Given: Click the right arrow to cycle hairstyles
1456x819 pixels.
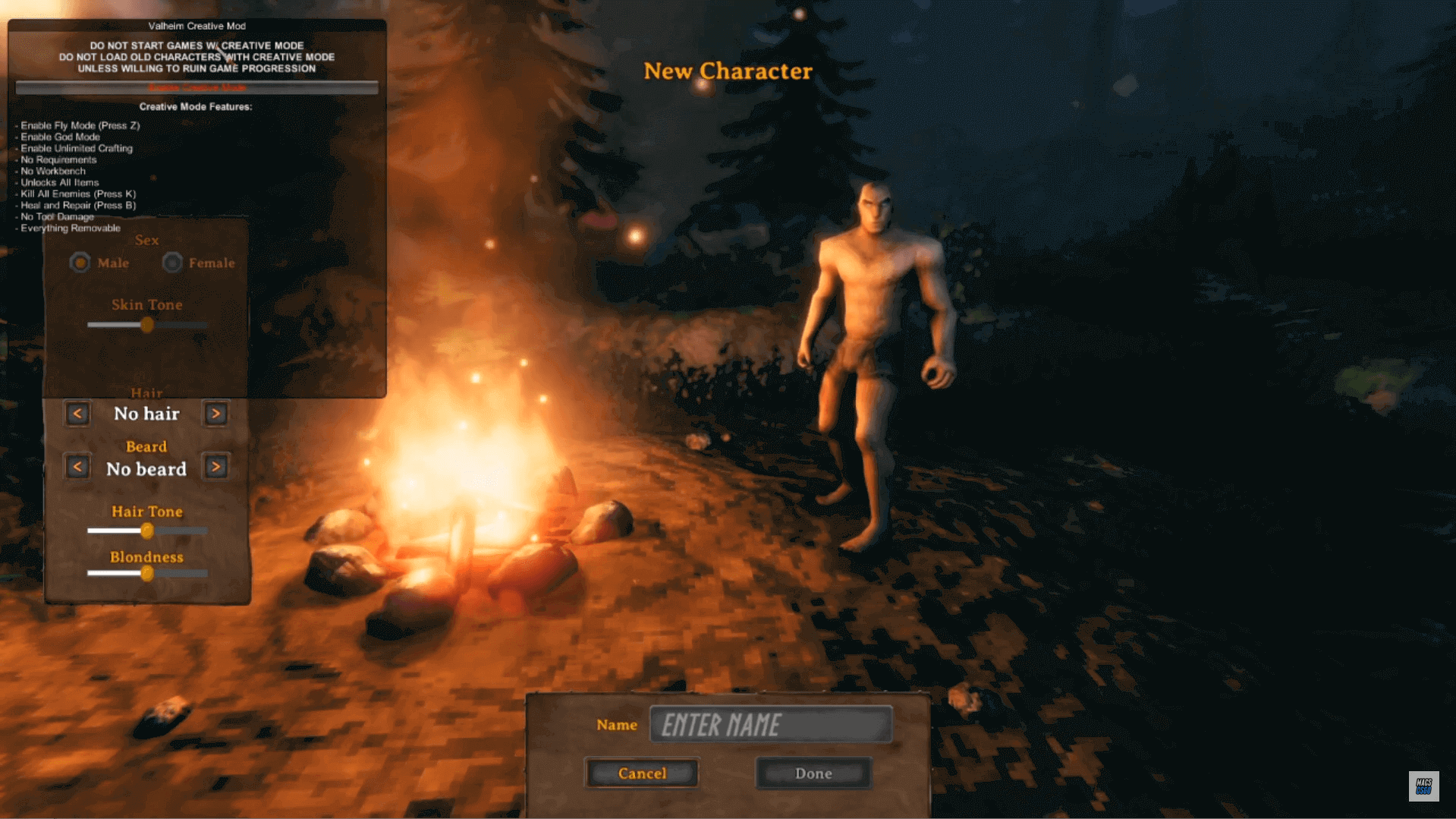Looking at the screenshot, I should [x=215, y=413].
